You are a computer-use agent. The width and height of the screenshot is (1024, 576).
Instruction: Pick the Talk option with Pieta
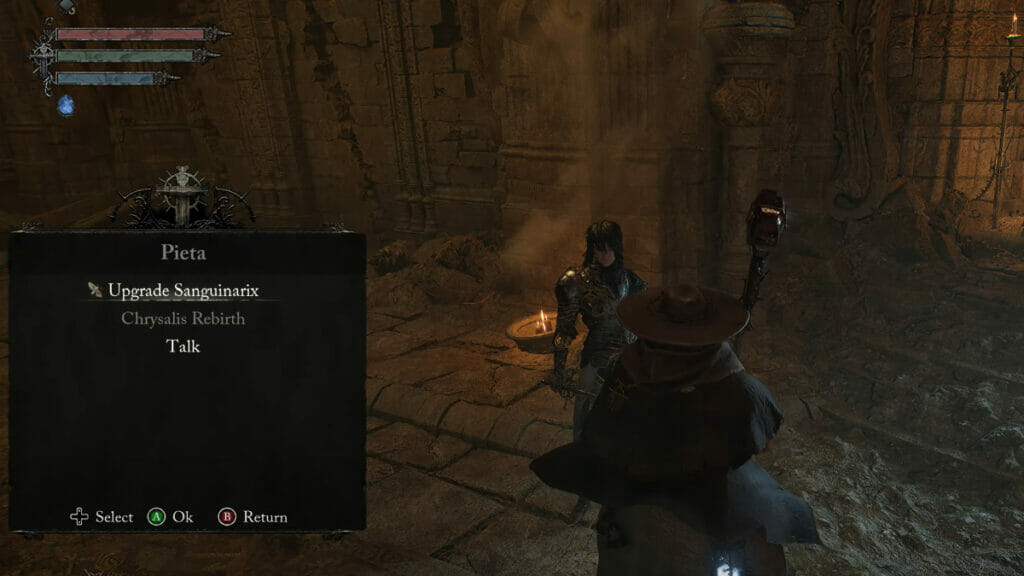[183, 346]
